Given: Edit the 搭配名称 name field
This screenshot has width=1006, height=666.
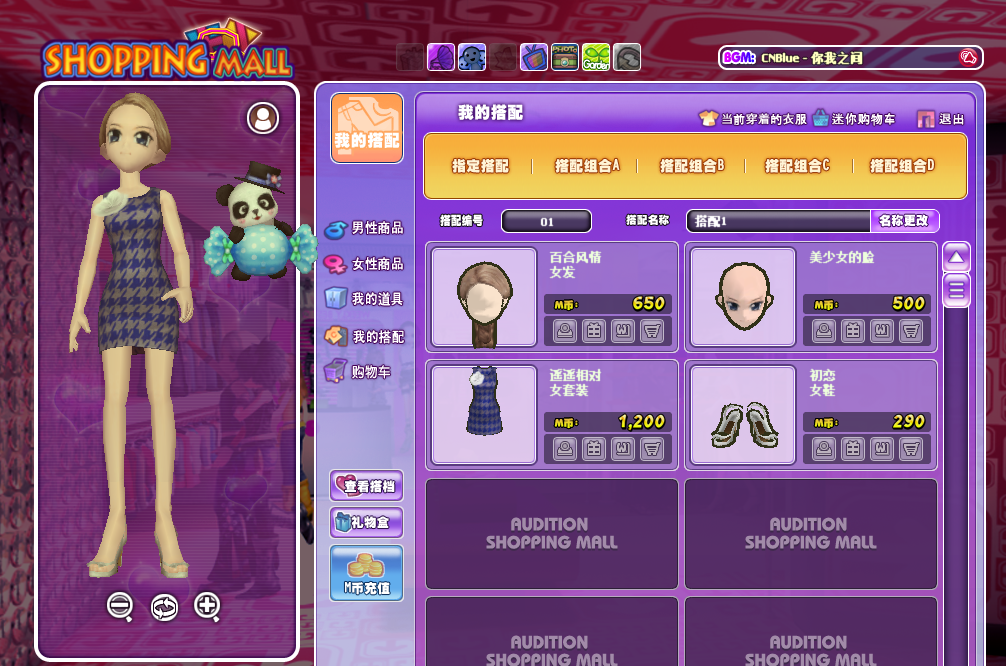Looking at the screenshot, I should point(778,221).
